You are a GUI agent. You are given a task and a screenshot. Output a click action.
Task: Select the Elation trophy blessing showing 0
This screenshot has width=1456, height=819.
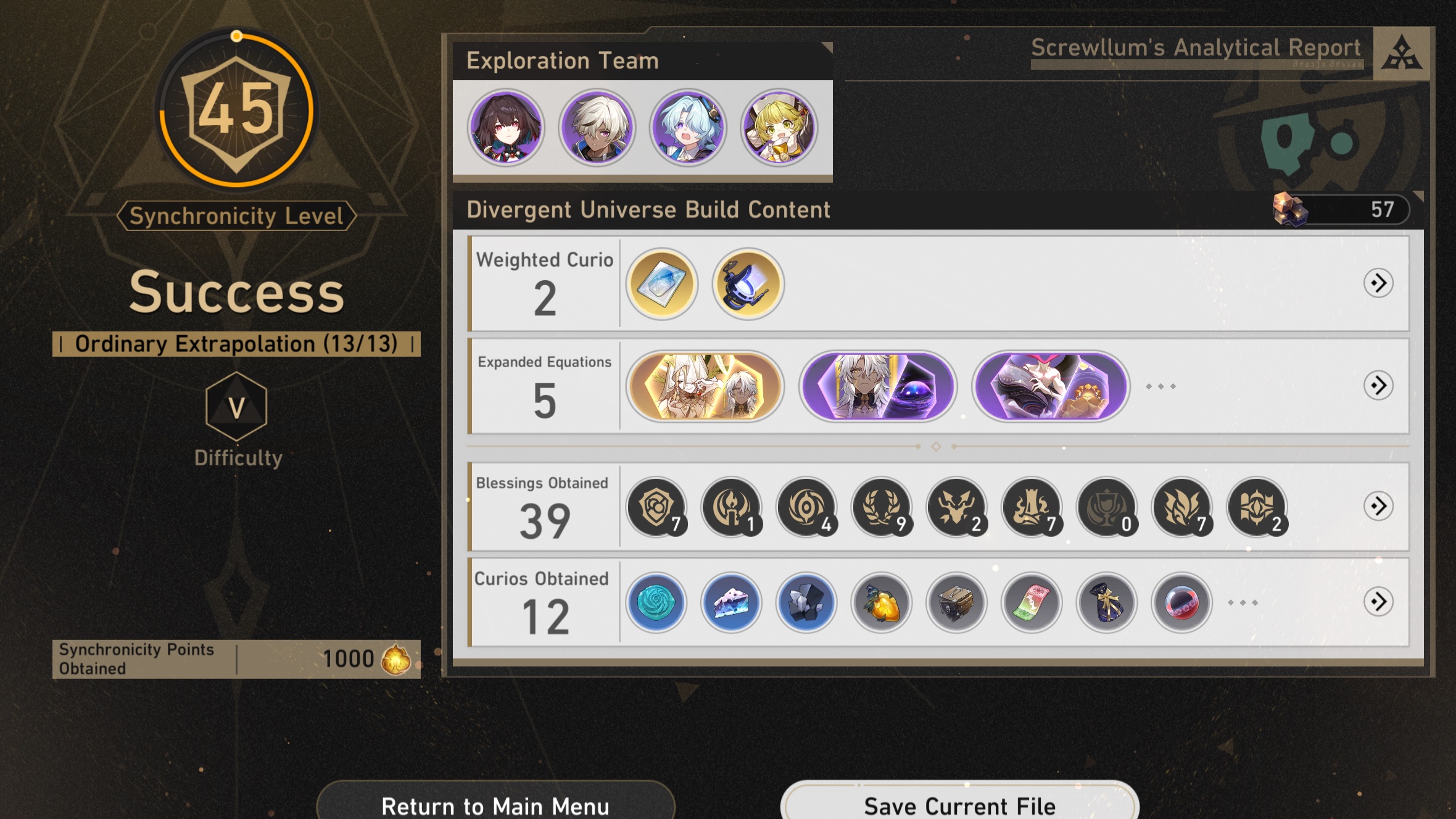coord(1107,507)
